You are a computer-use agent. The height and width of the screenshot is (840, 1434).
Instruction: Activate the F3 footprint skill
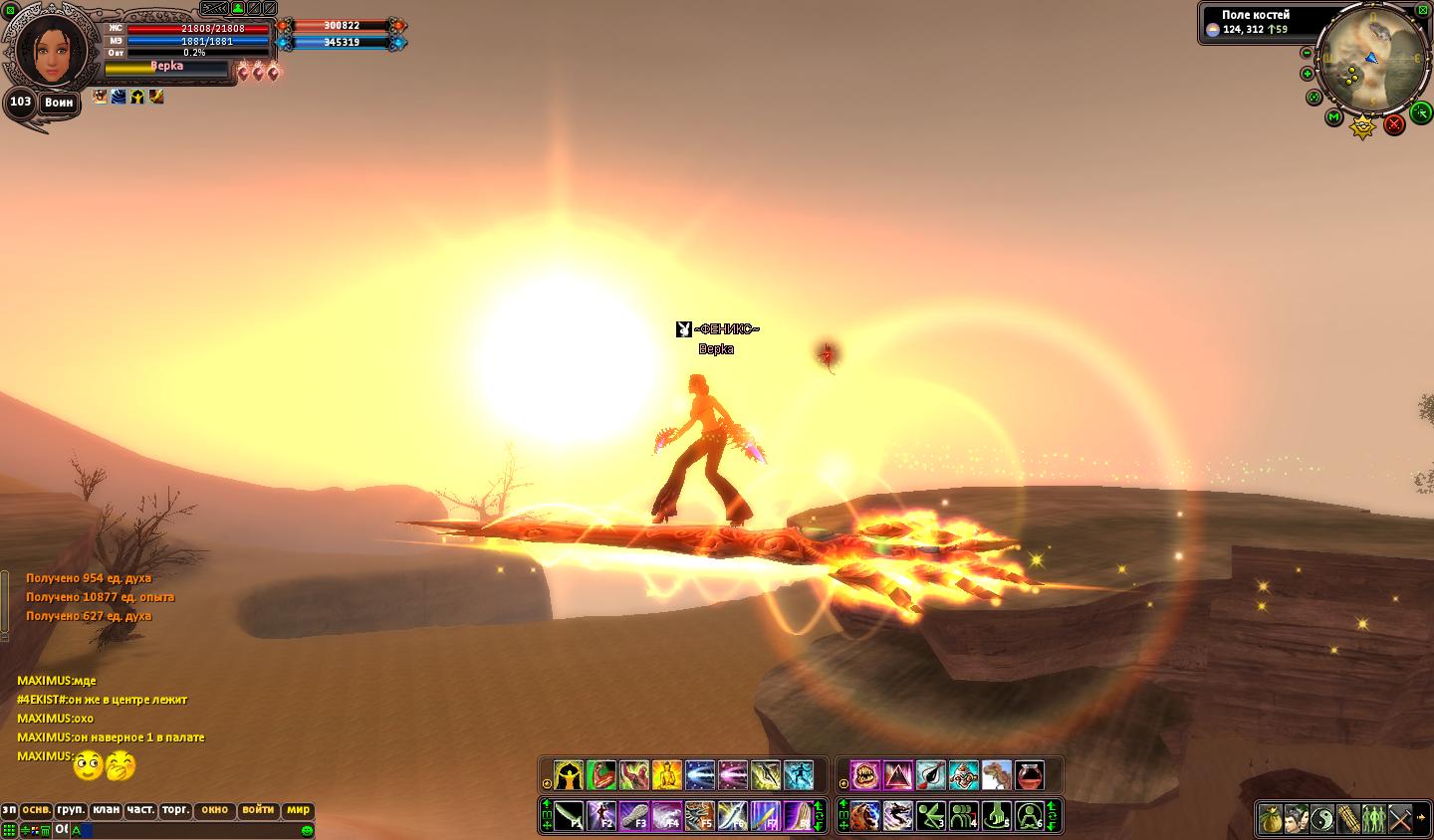(634, 816)
